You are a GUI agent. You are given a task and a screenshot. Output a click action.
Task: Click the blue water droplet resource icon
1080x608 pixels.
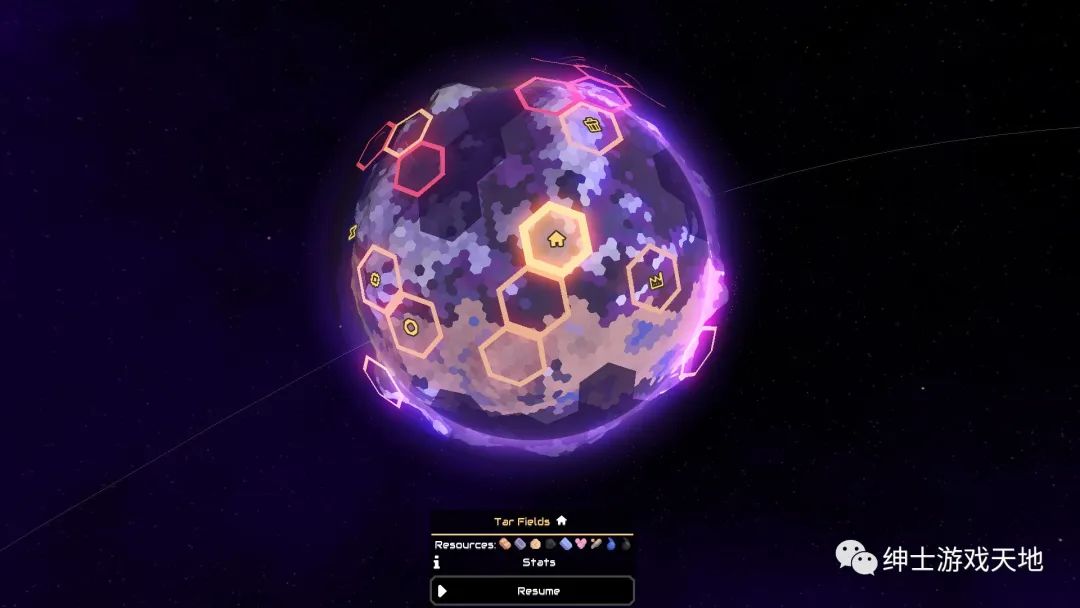[x=611, y=545]
